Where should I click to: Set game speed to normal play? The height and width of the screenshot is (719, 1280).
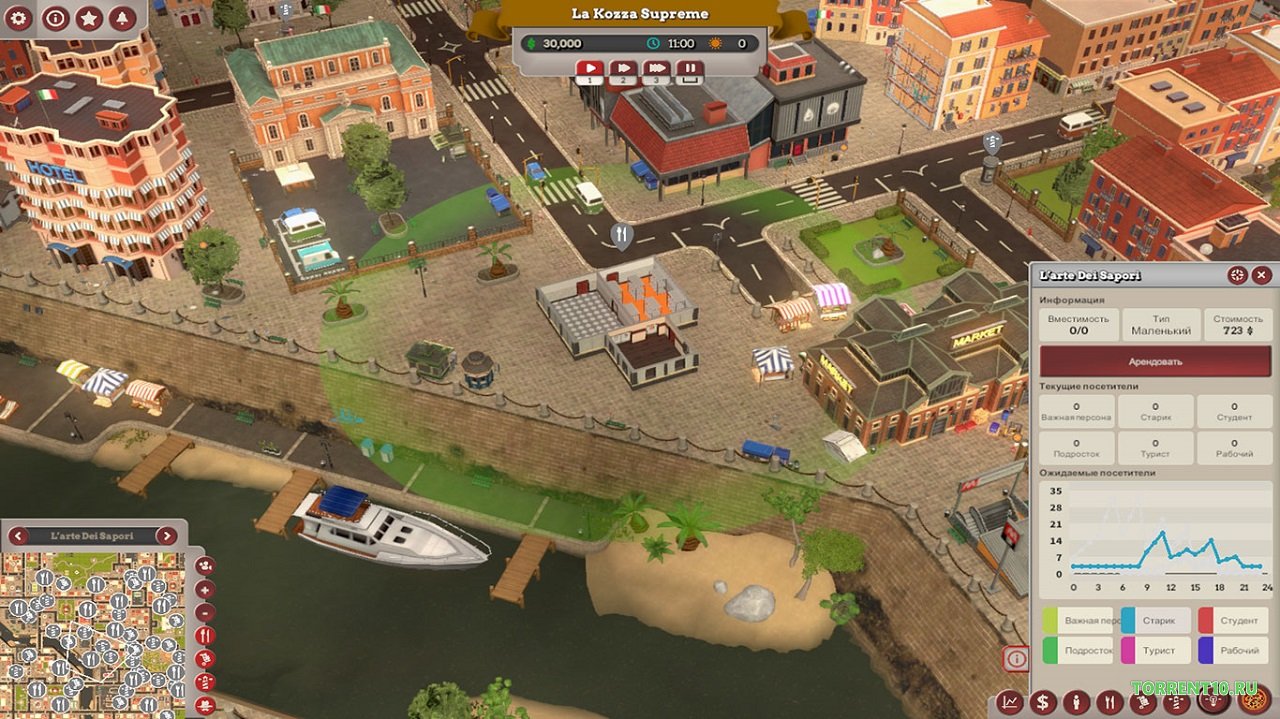589,70
